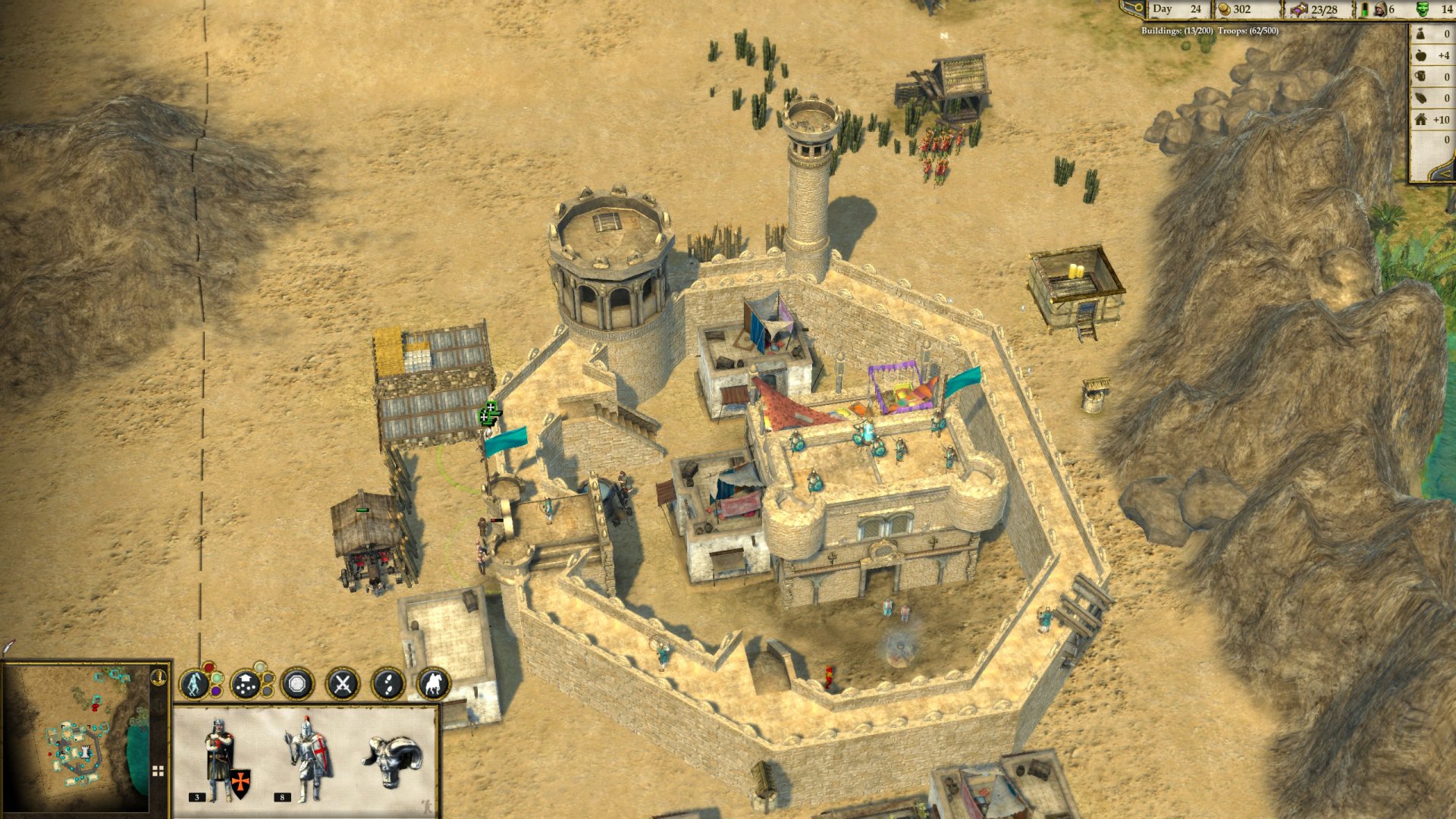This screenshot has height=819, width=1456.
Task: Open the lord portrait icon beside the minimap
Action: [158, 676]
